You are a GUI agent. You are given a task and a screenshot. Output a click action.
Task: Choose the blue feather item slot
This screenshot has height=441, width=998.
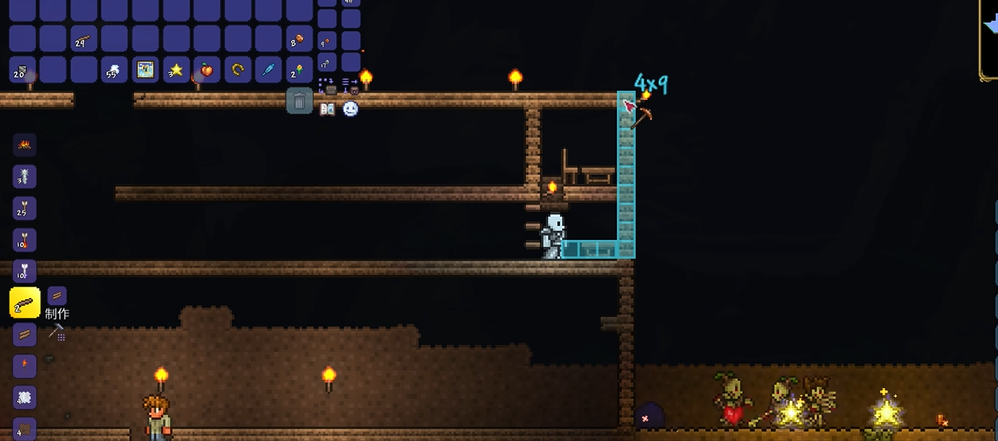tap(269, 70)
